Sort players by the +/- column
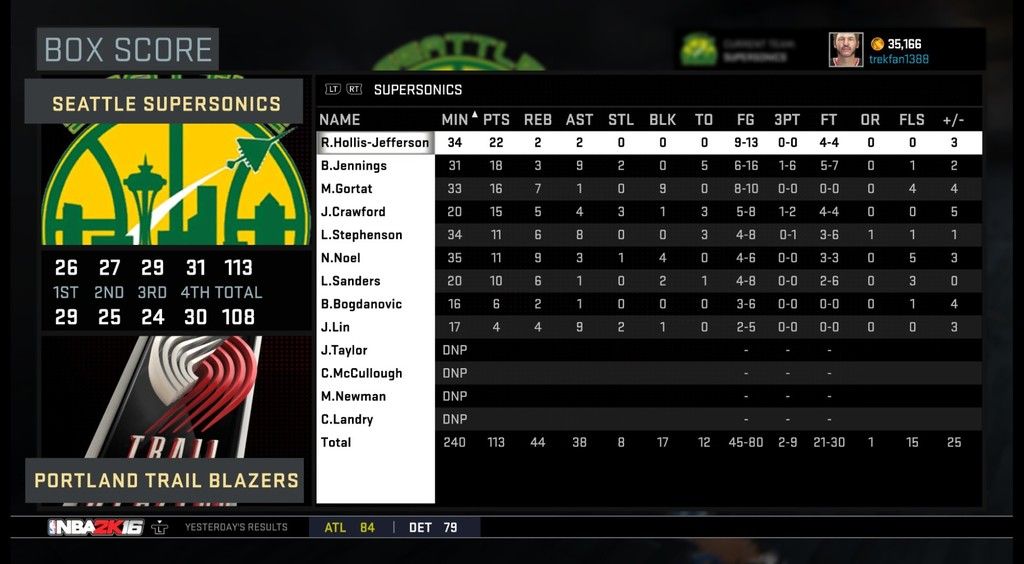 tap(953, 120)
